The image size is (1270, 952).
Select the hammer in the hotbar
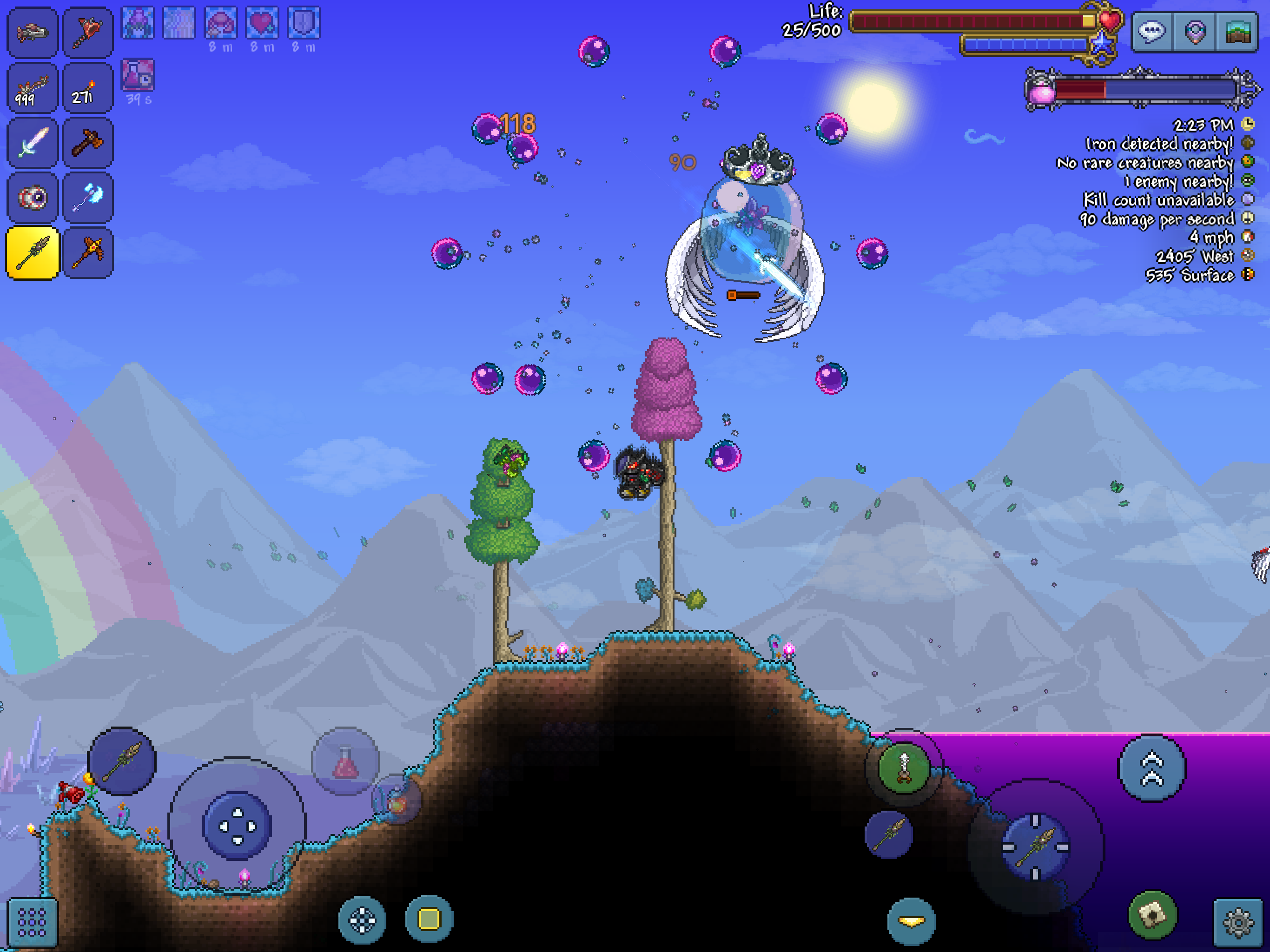[88, 142]
